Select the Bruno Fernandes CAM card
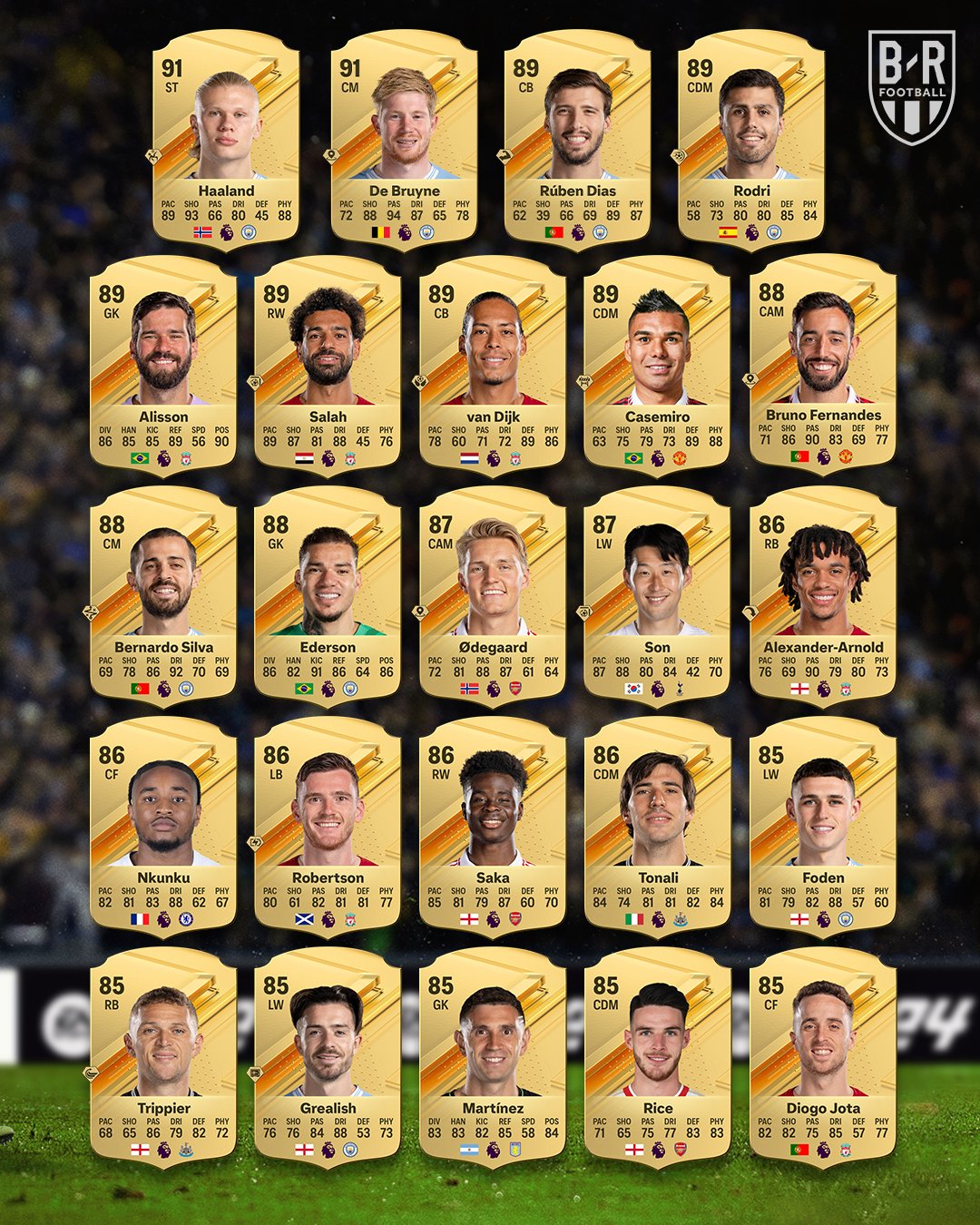 tap(823, 363)
